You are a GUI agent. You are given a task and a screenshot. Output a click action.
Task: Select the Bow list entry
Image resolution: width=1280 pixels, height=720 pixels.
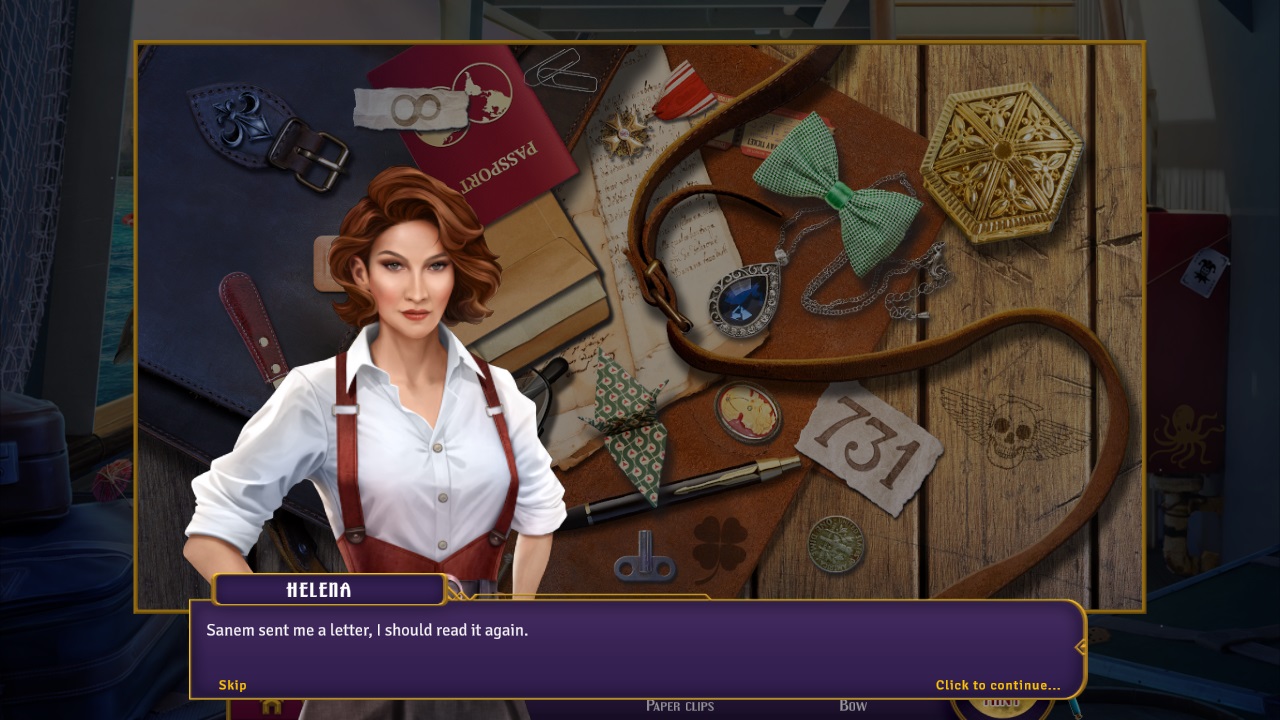pos(853,706)
